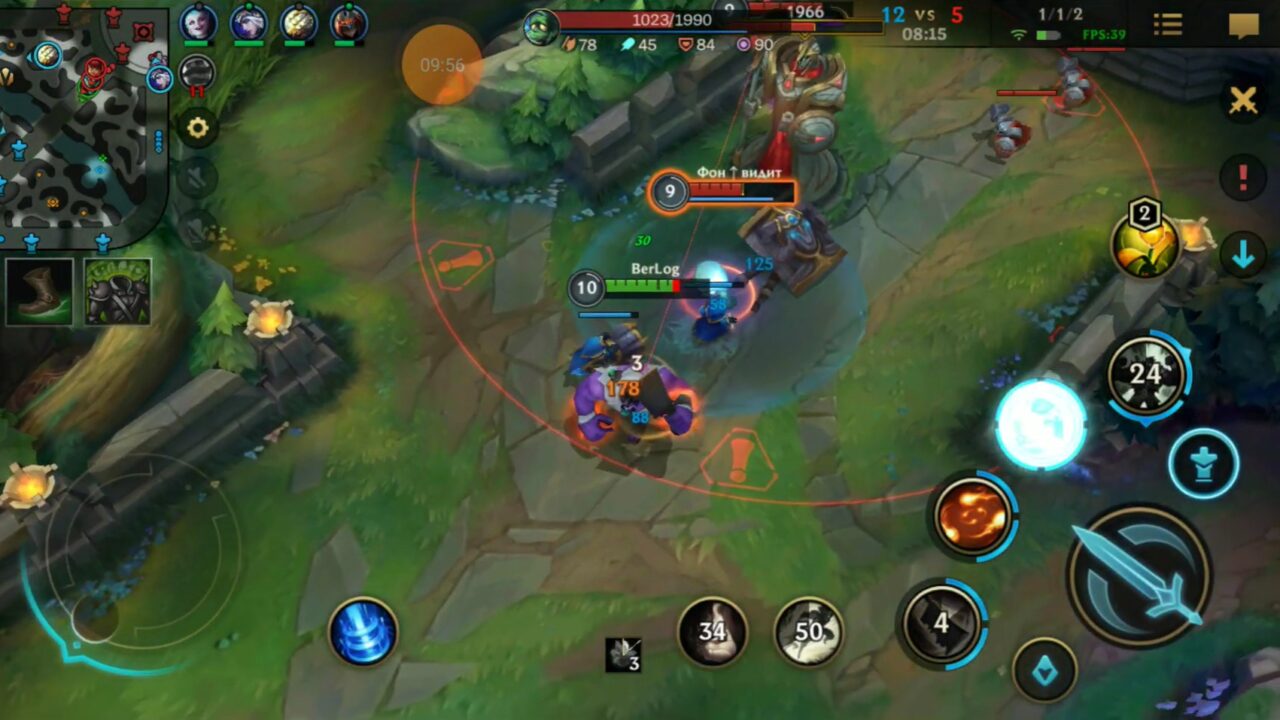Use the summoner spell showing 34

click(x=712, y=631)
